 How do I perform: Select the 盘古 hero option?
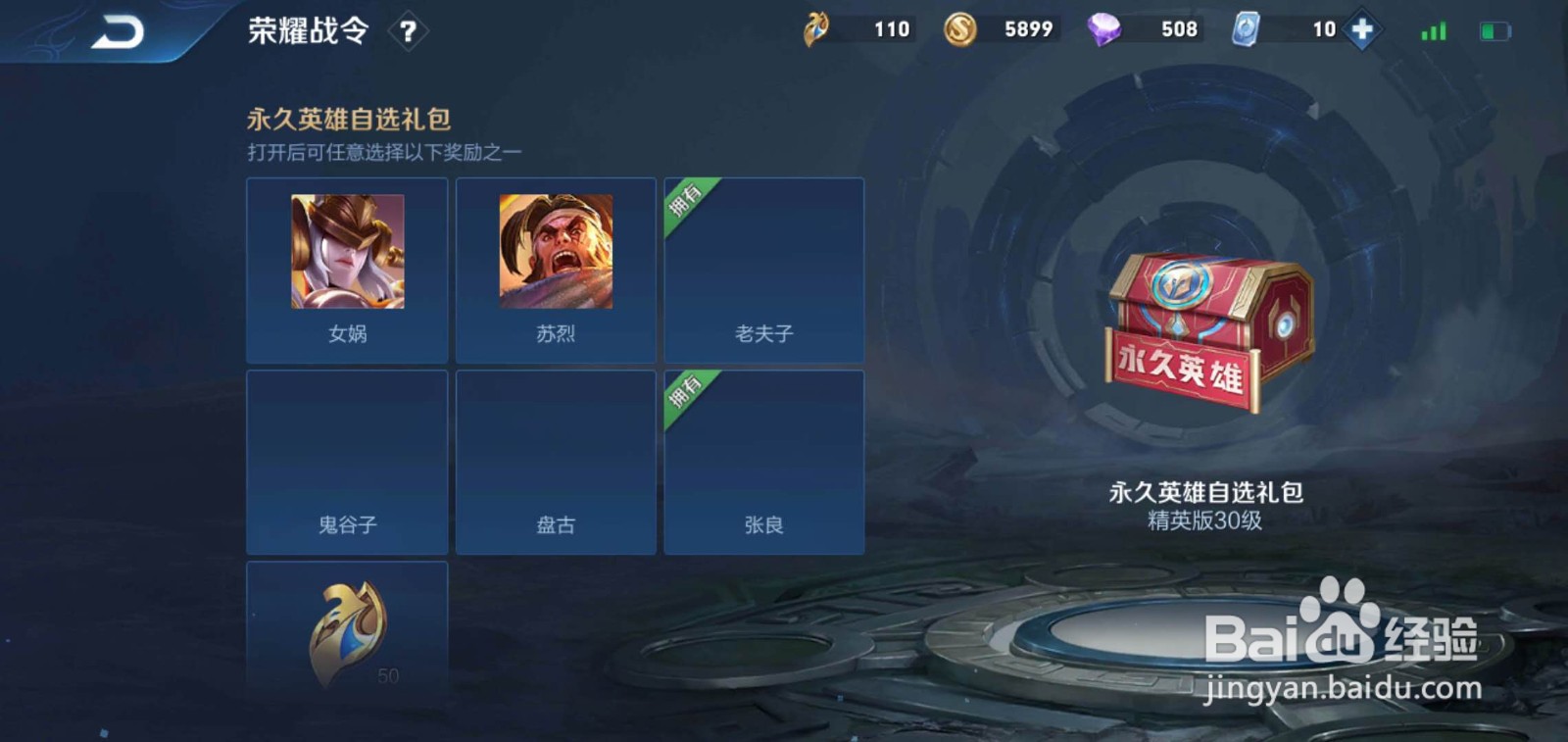(x=556, y=461)
